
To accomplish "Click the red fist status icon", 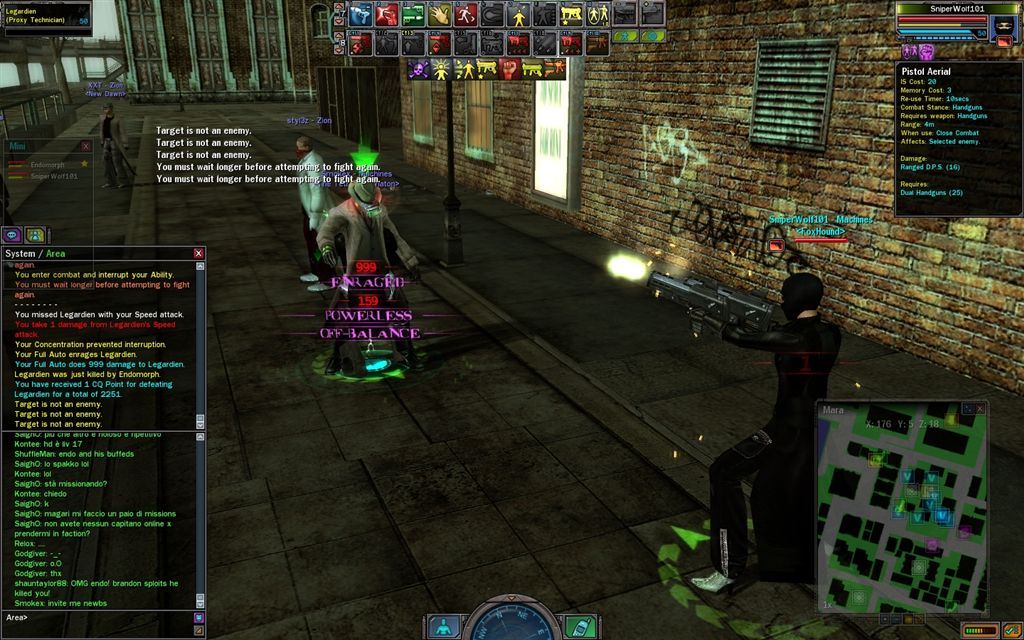I will click(x=511, y=69).
